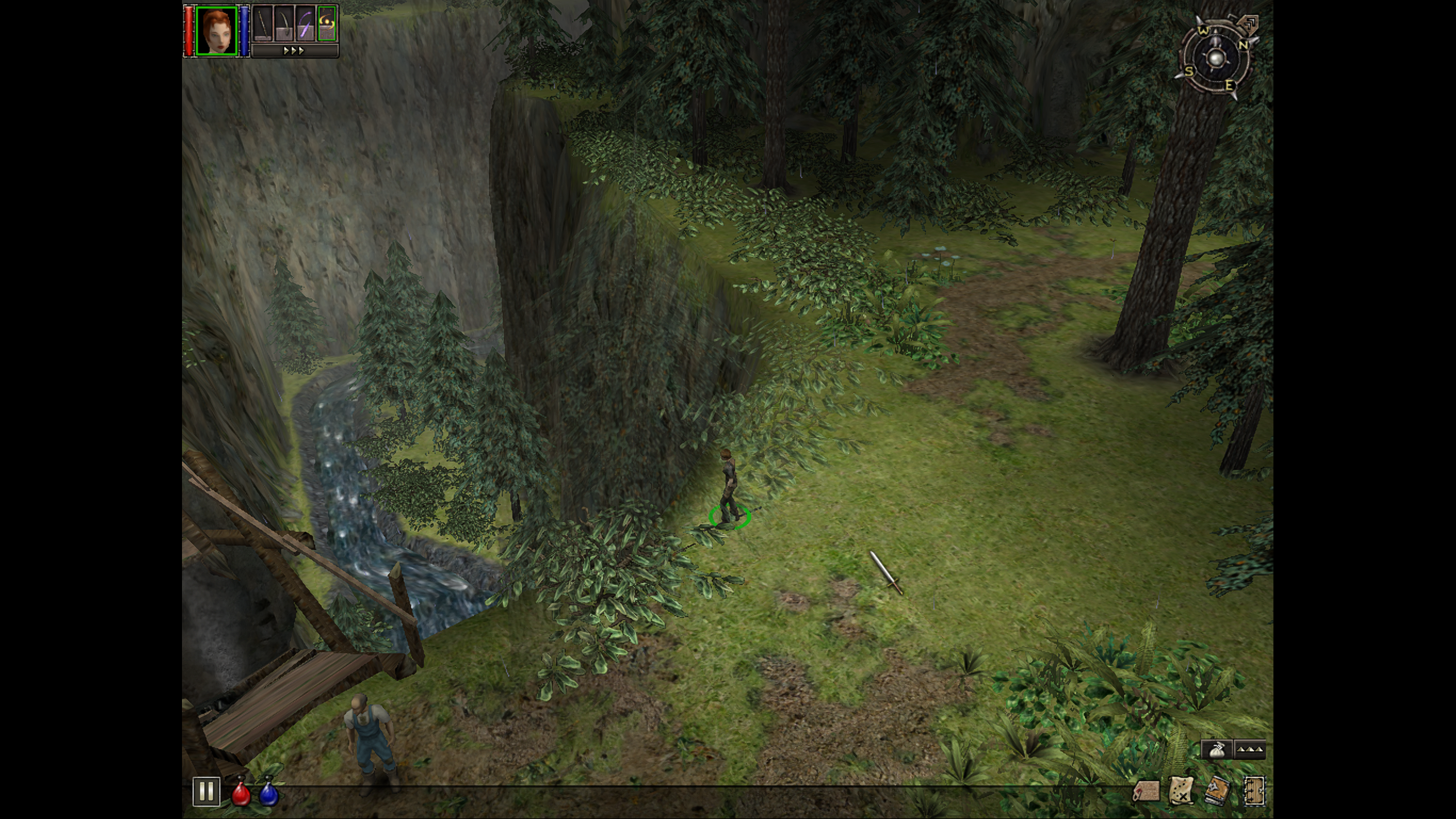Select the red-haired character portrait

pyautogui.click(x=216, y=31)
